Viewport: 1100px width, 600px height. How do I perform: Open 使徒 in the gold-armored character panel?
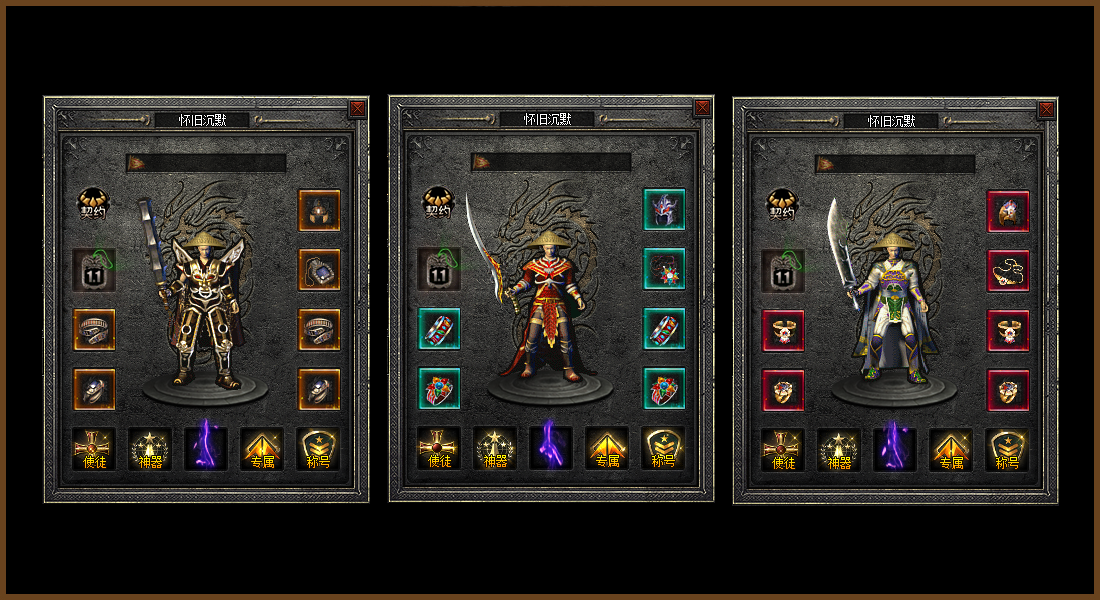click(94, 449)
